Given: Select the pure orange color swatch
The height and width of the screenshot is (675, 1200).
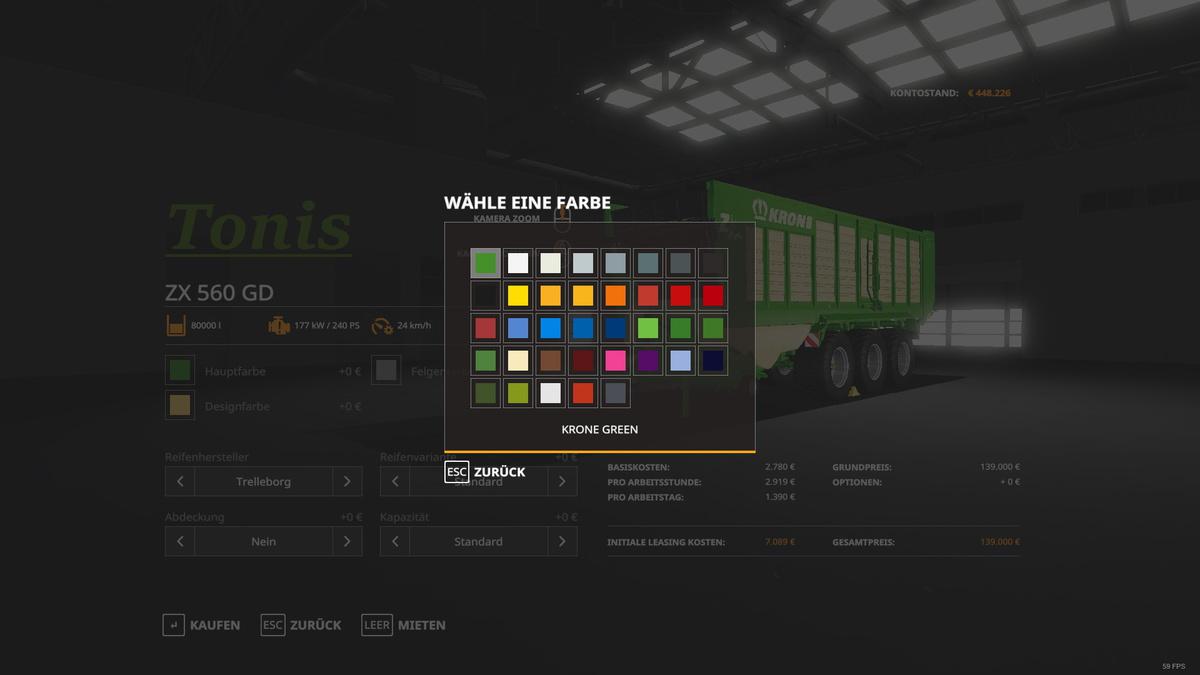Looking at the screenshot, I should (615, 296).
